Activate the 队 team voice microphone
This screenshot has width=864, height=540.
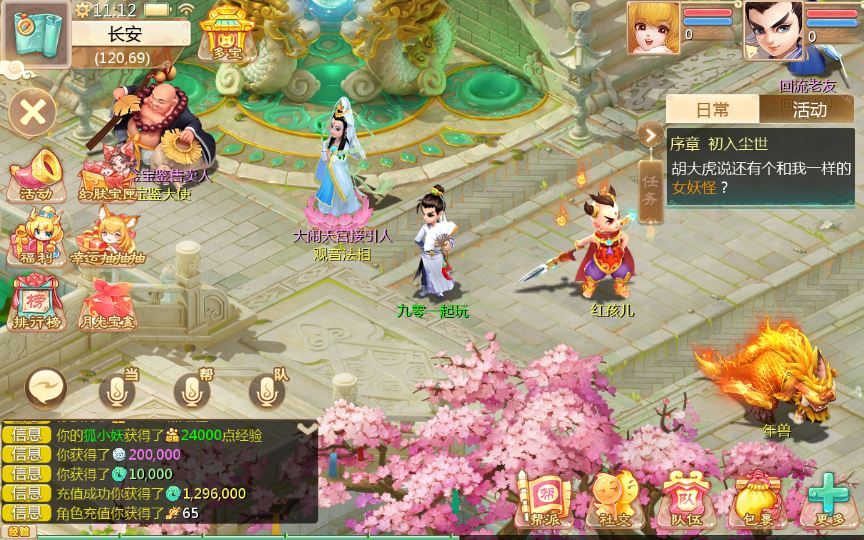(267, 389)
